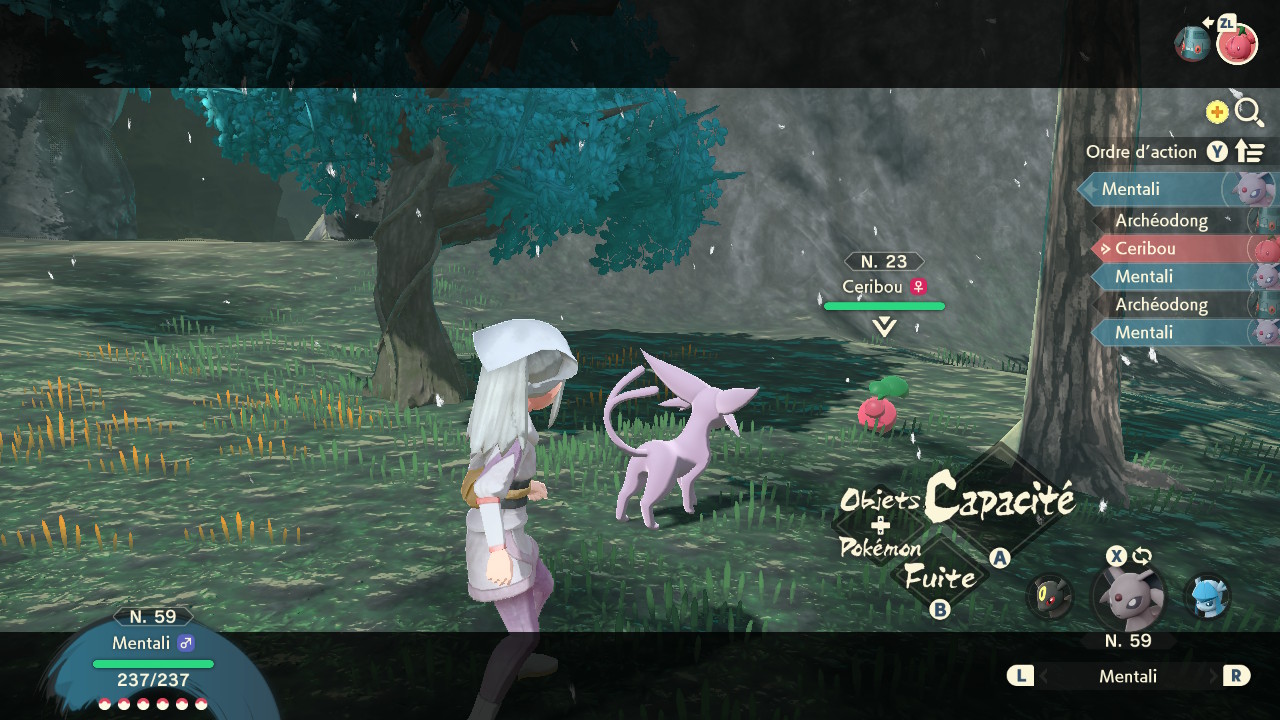Viewport: 1280px width, 720px height.
Task: Select the Ceribou target icon in top corner
Action: click(x=1237, y=45)
